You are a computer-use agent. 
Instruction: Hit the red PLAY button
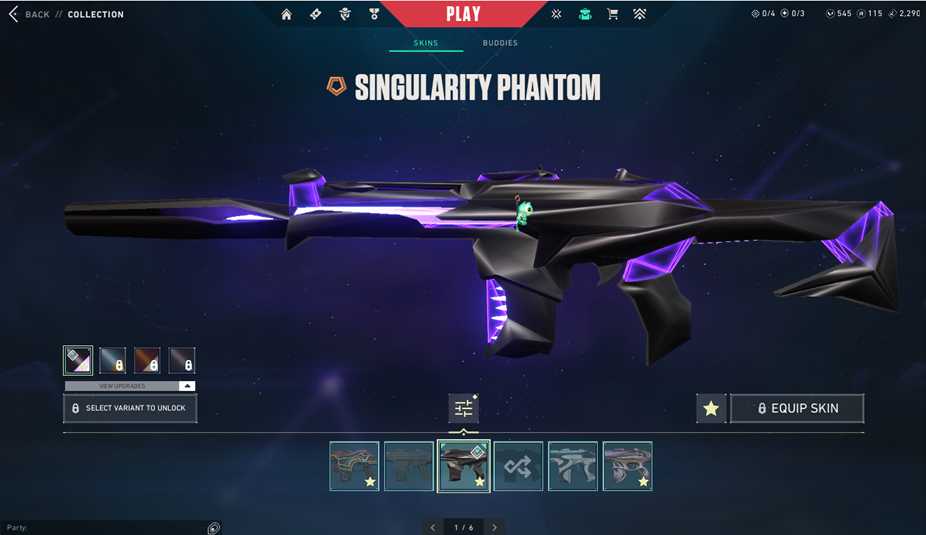coord(463,14)
